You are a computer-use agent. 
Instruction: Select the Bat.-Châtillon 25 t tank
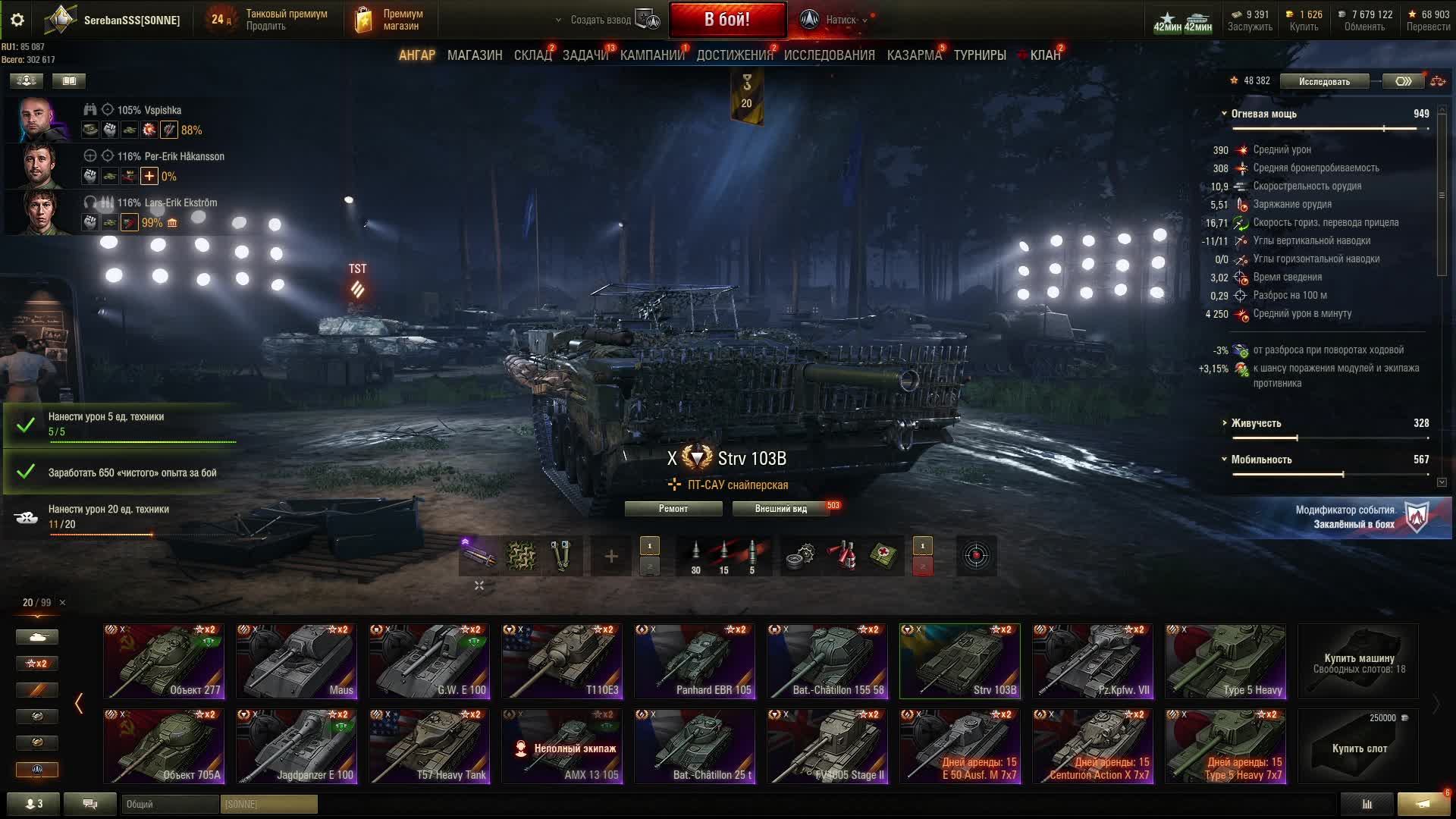click(x=695, y=746)
